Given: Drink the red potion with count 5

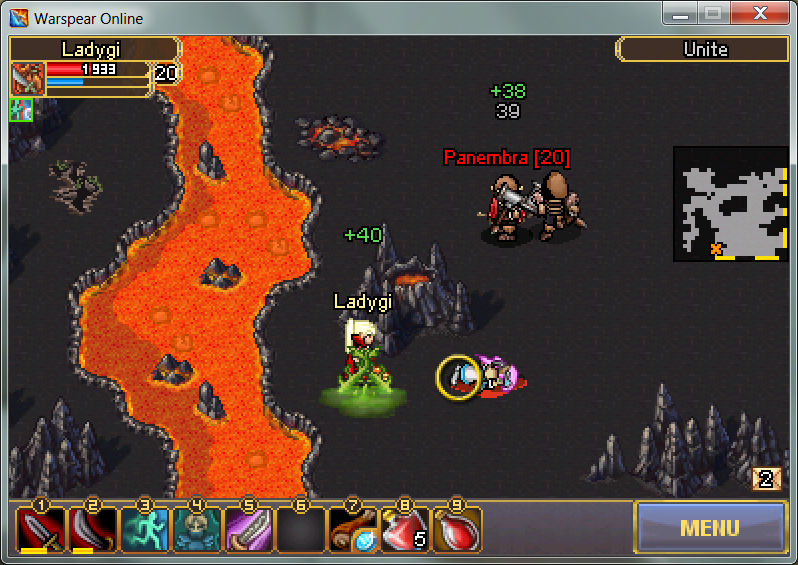Looking at the screenshot, I should click(405, 530).
